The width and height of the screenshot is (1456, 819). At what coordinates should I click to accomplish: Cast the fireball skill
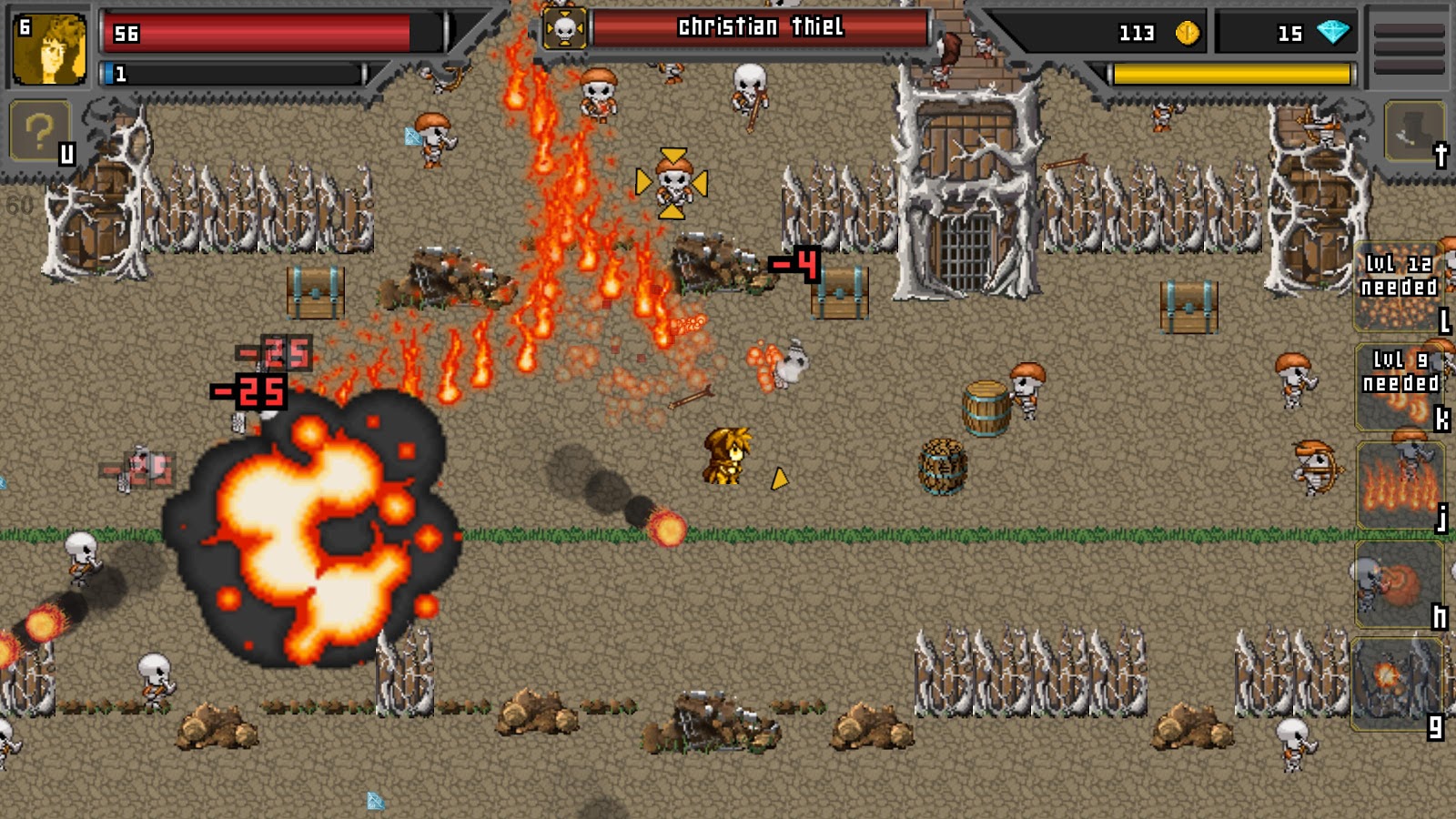point(1399,583)
